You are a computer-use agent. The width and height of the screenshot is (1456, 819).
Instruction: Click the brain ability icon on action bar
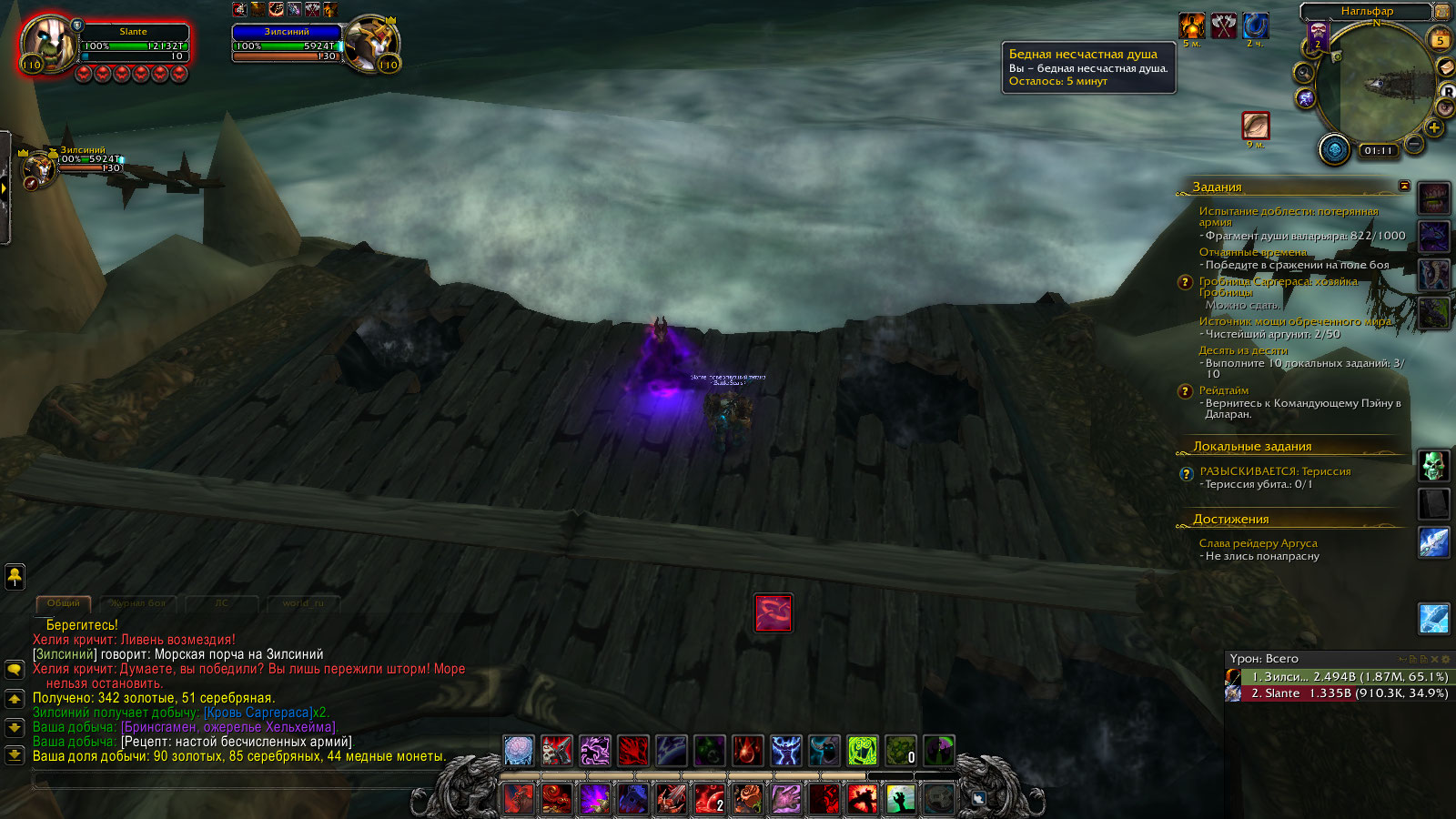click(519, 751)
